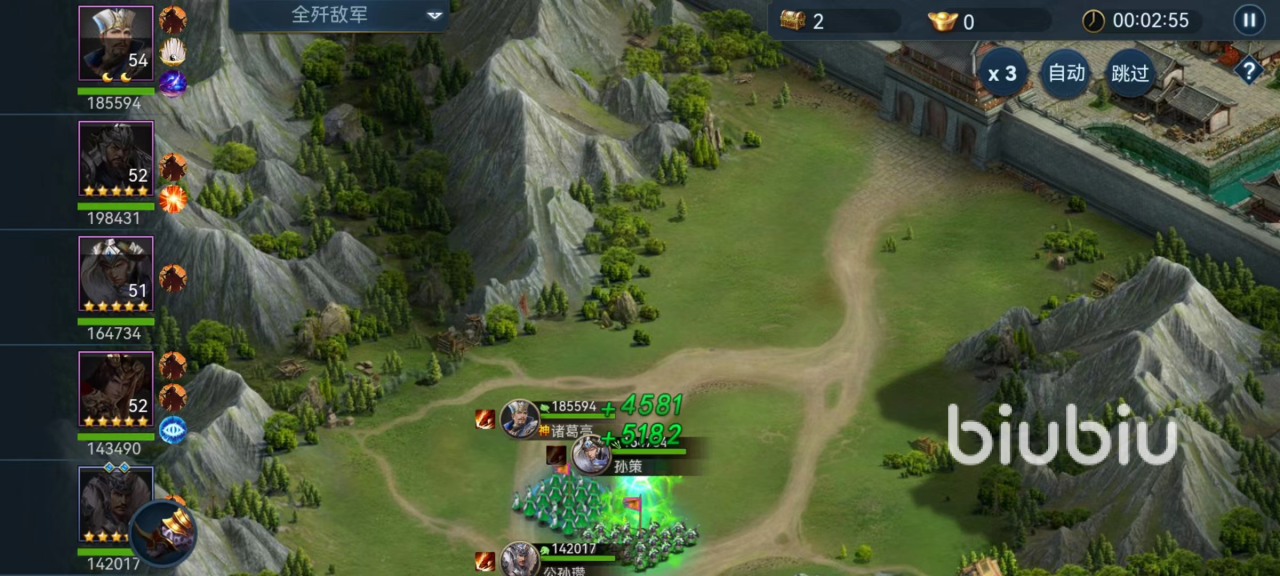Image resolution: width=1280 pixels, height=576 pixels.
Task: Select the level 54 hero portrait
Action: point(116,43)
